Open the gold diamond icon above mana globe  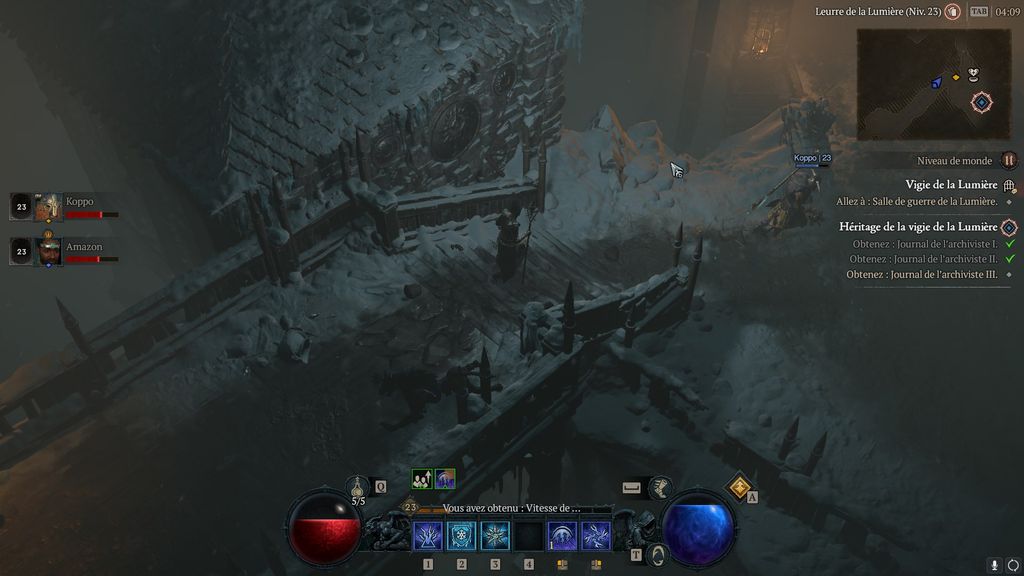(738, 486)
